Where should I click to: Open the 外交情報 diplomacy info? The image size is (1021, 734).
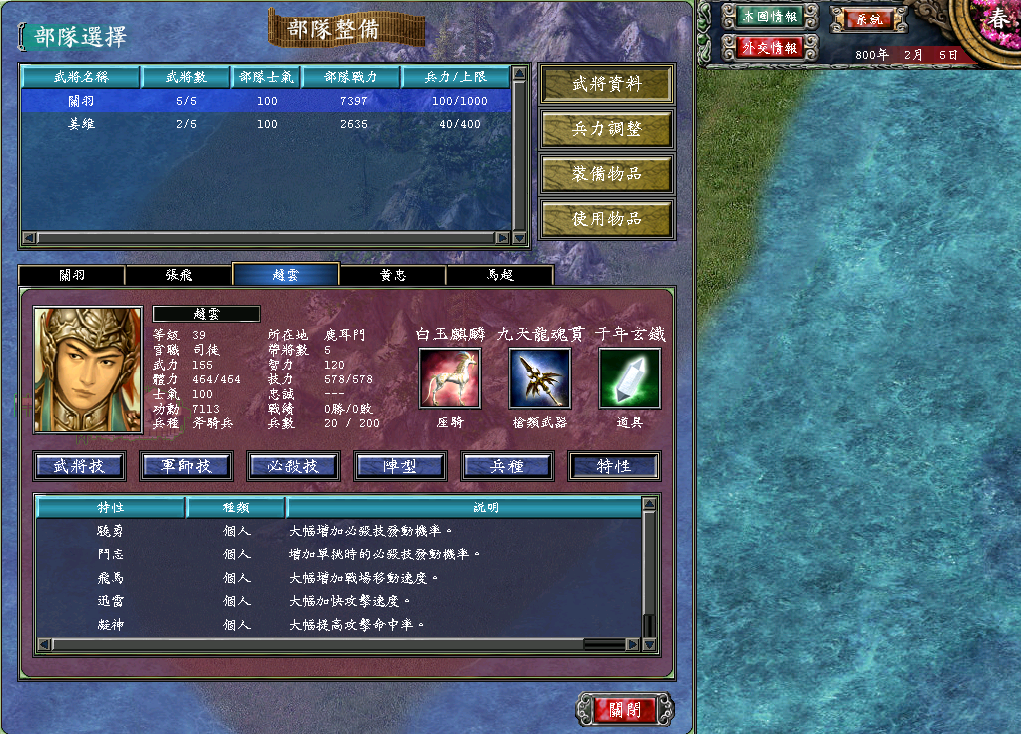tap(768, 48)
